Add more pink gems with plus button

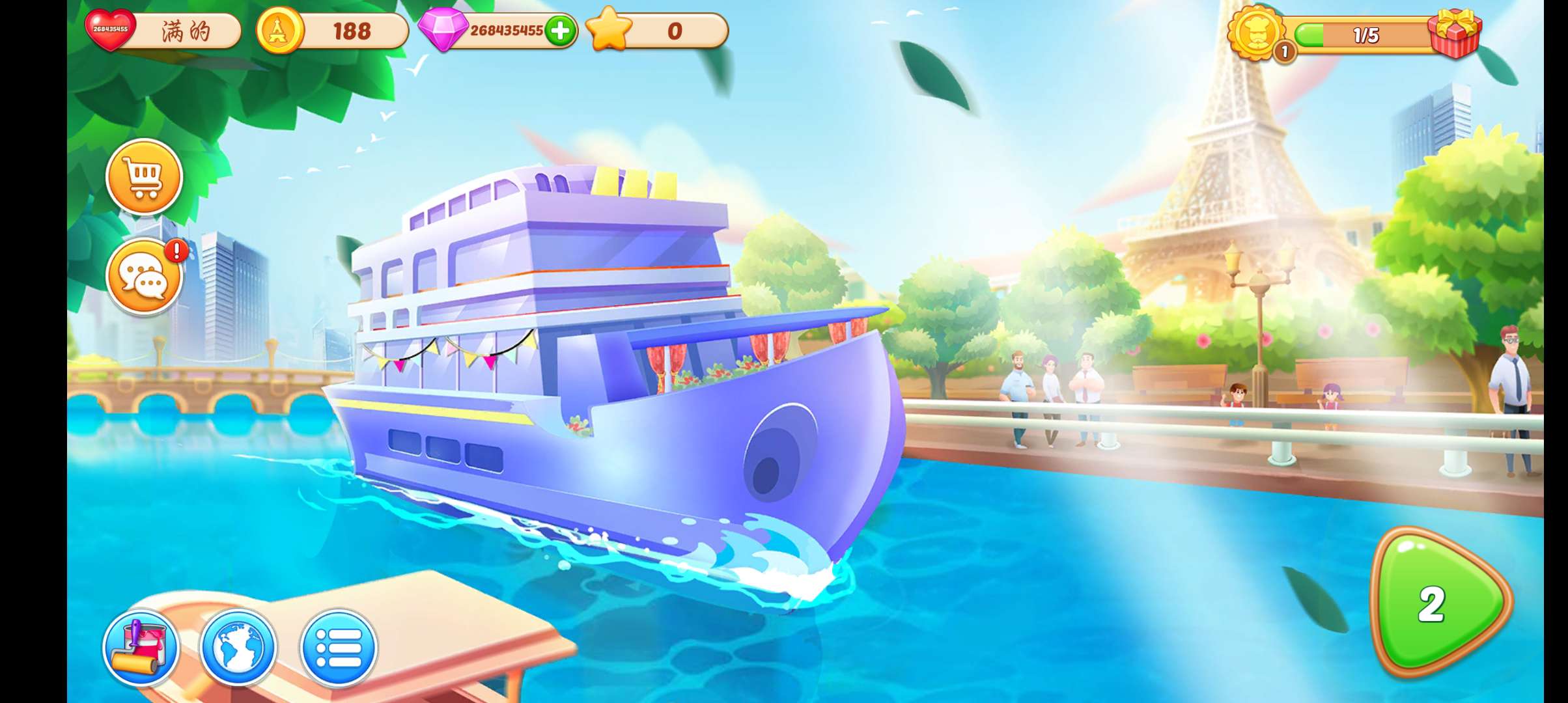560,31
